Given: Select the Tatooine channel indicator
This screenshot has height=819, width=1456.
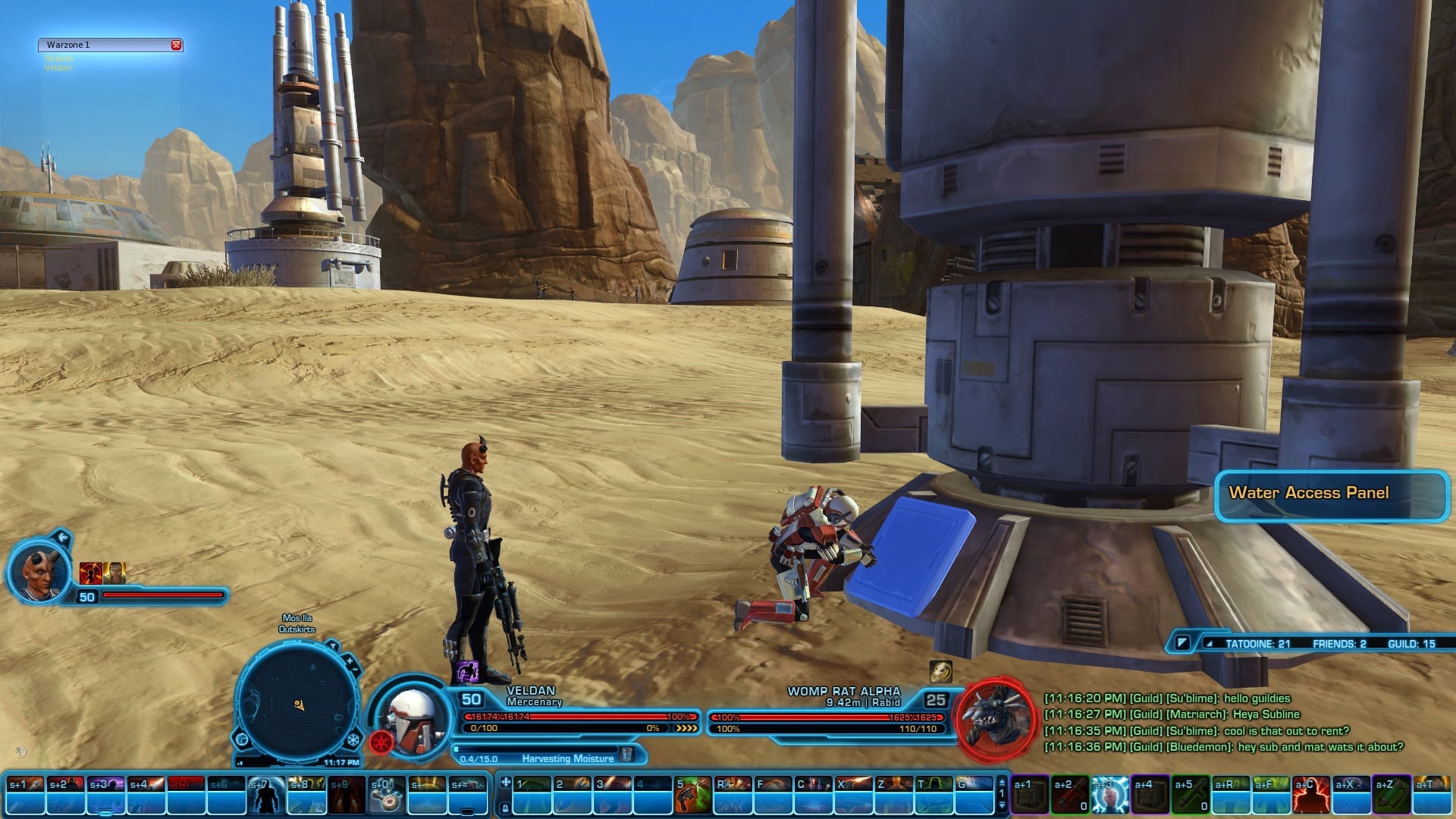Looking at the screenshot, I should point(1257,644).
